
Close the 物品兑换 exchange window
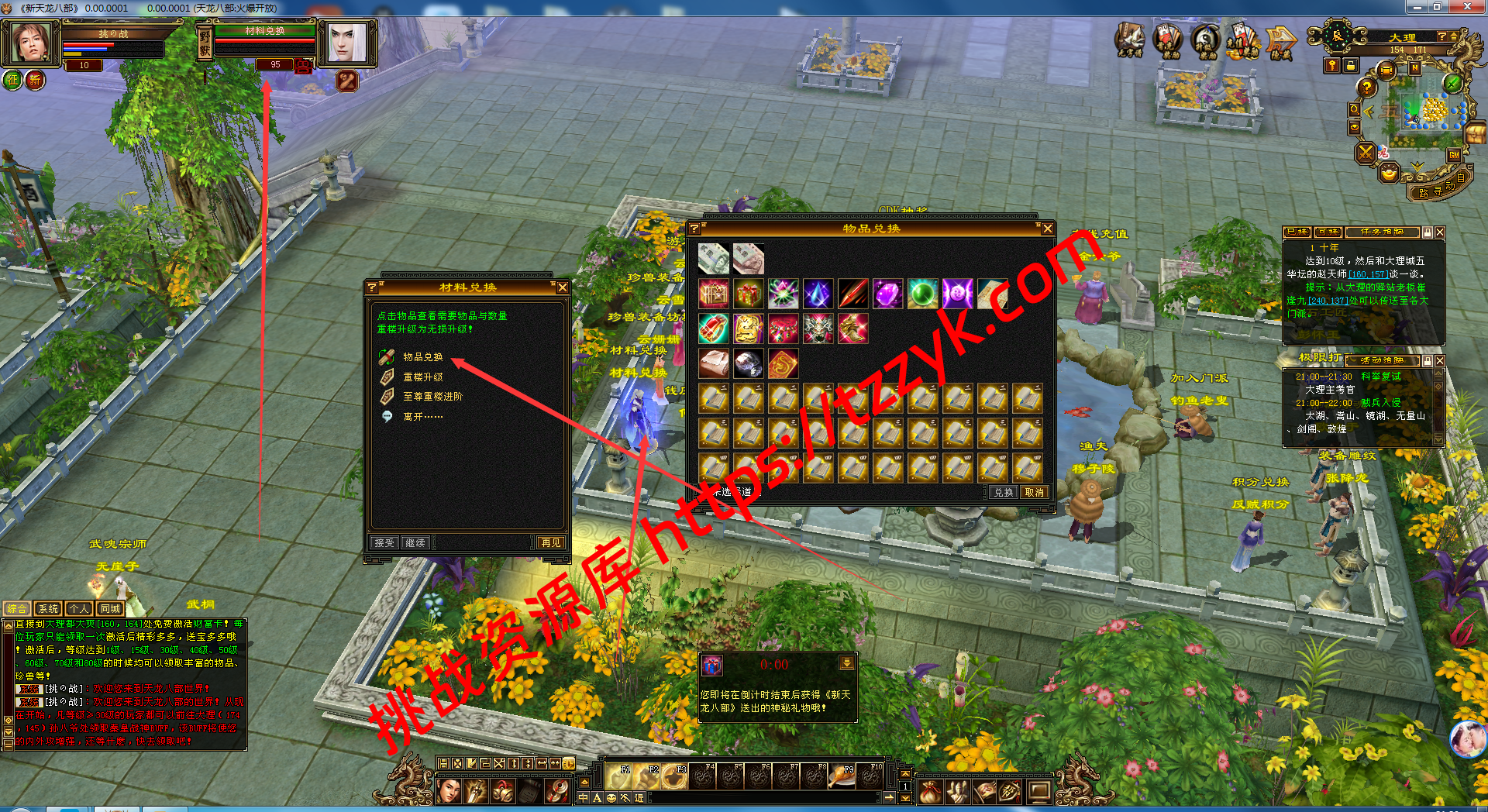click(1048, 229)
